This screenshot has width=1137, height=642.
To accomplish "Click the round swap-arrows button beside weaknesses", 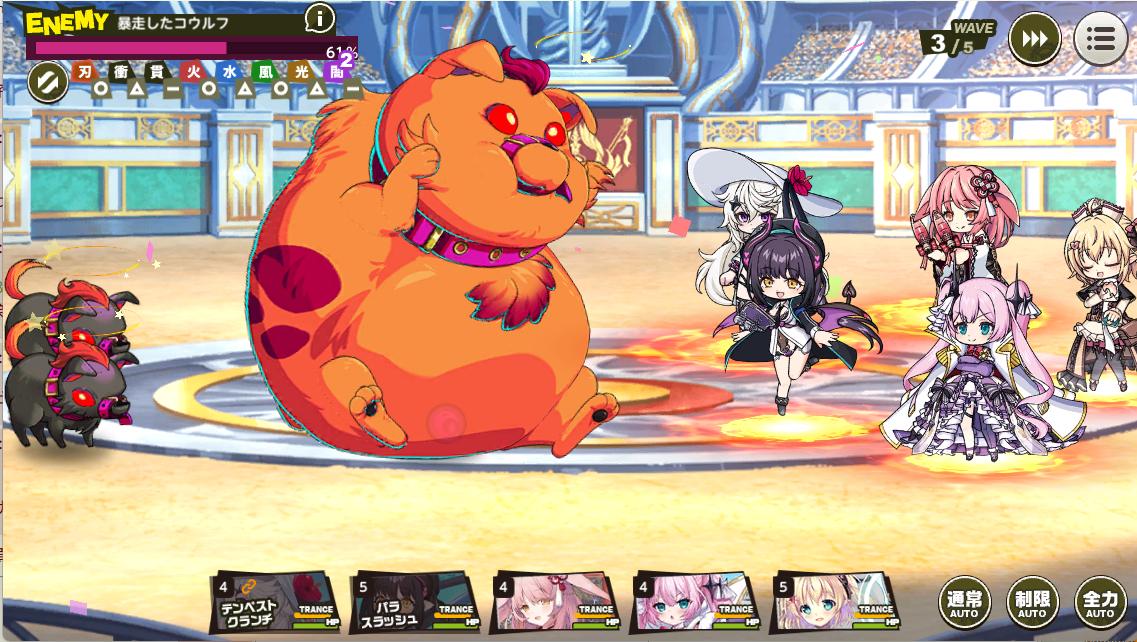I will coord(46,82).
